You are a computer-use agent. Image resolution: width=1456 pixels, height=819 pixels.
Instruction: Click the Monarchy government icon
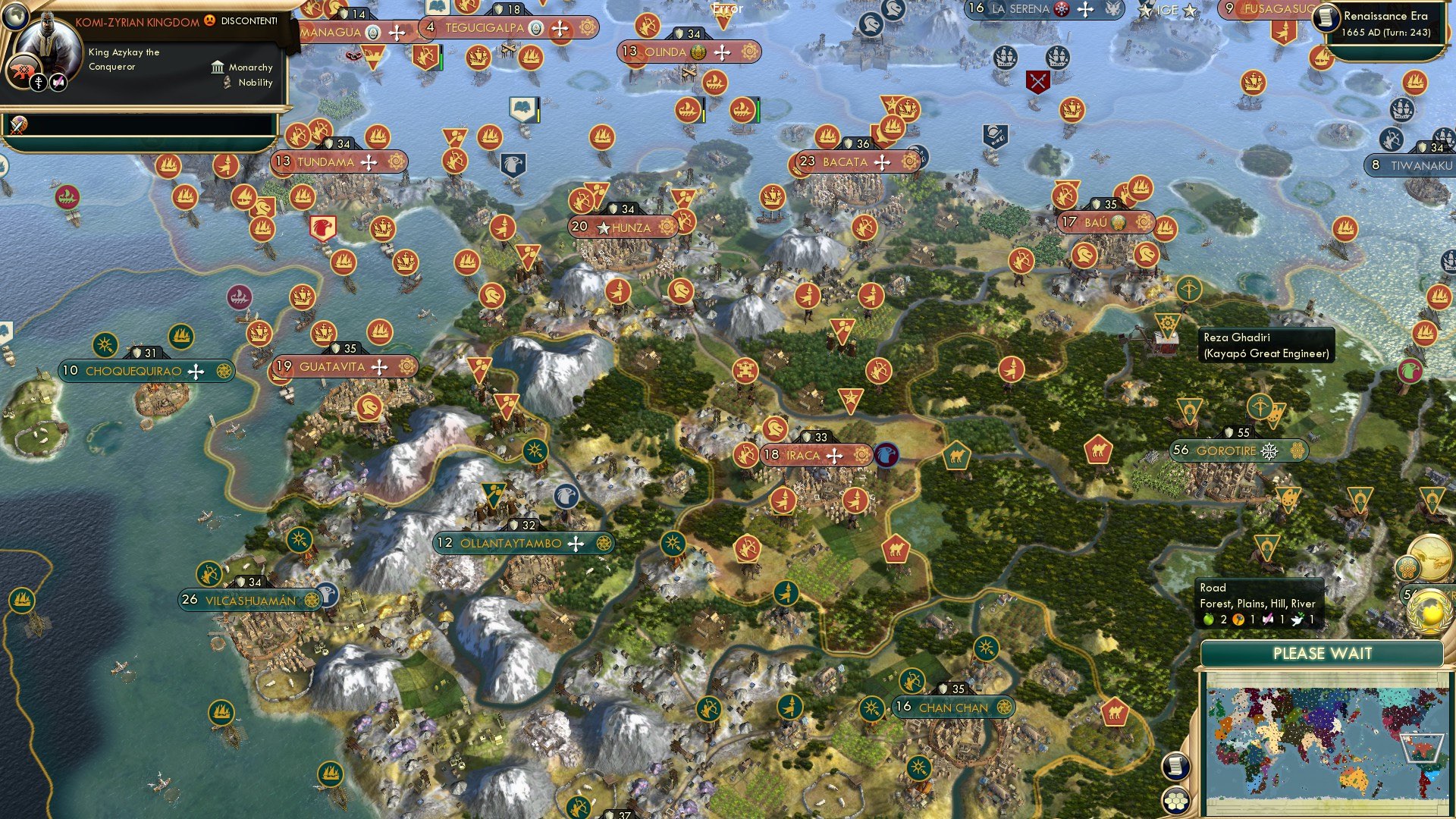[x=218, y=68]
